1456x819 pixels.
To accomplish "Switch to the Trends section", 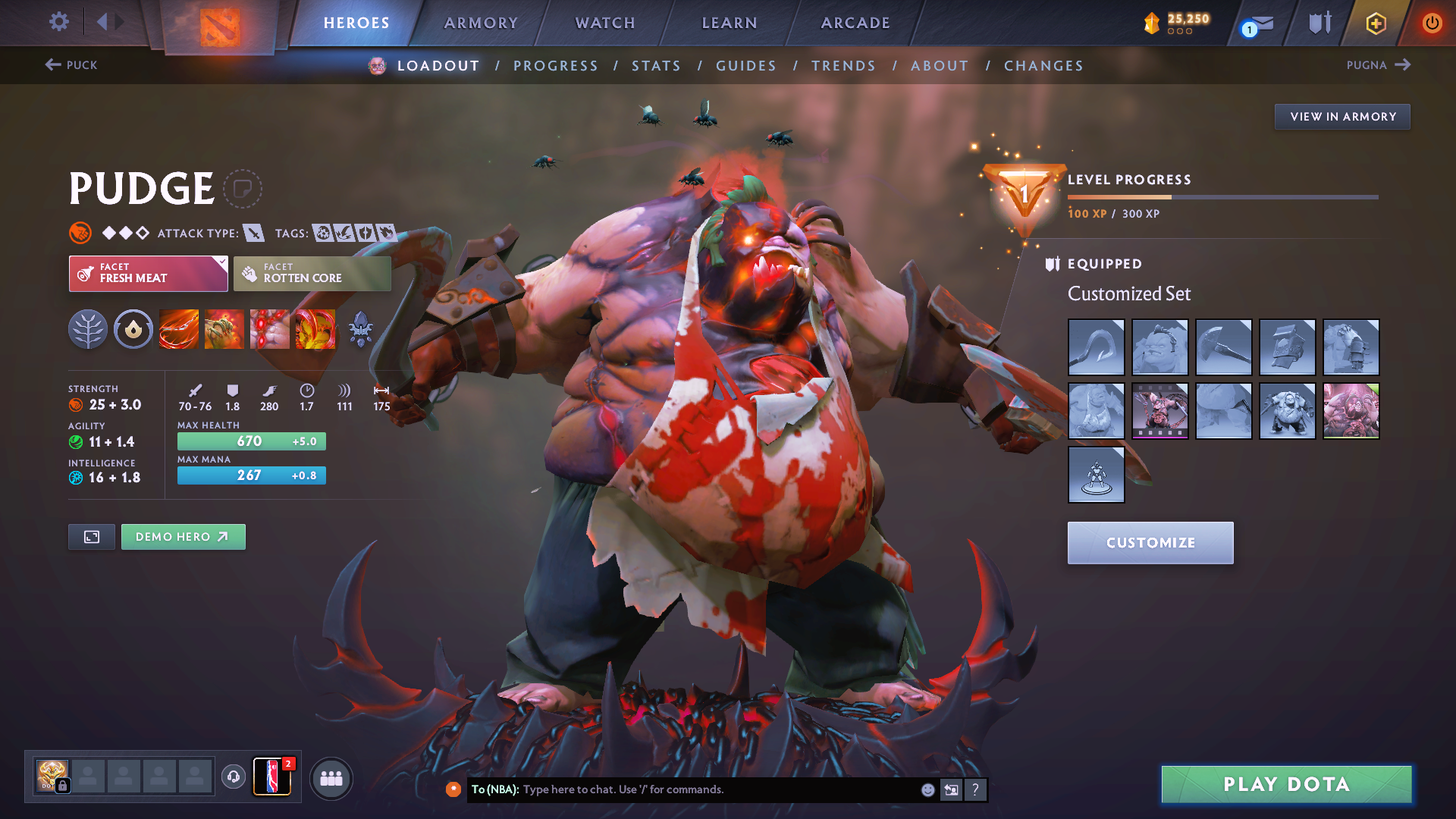I will point(843,66).
